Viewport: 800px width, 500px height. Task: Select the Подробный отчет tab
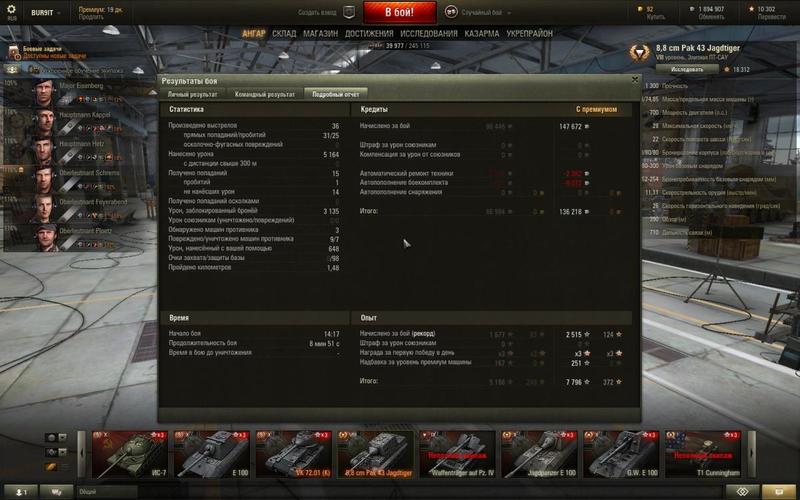pos(335,94)
